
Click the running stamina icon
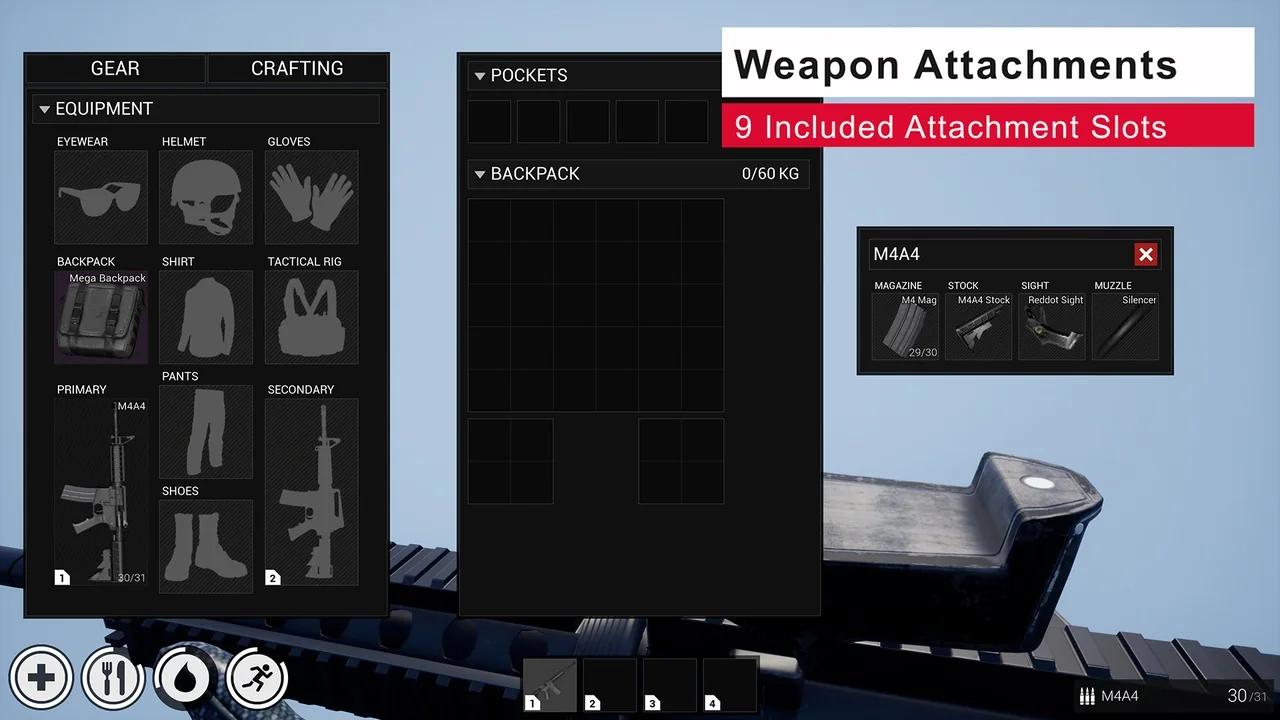click(x=257, y=677)
